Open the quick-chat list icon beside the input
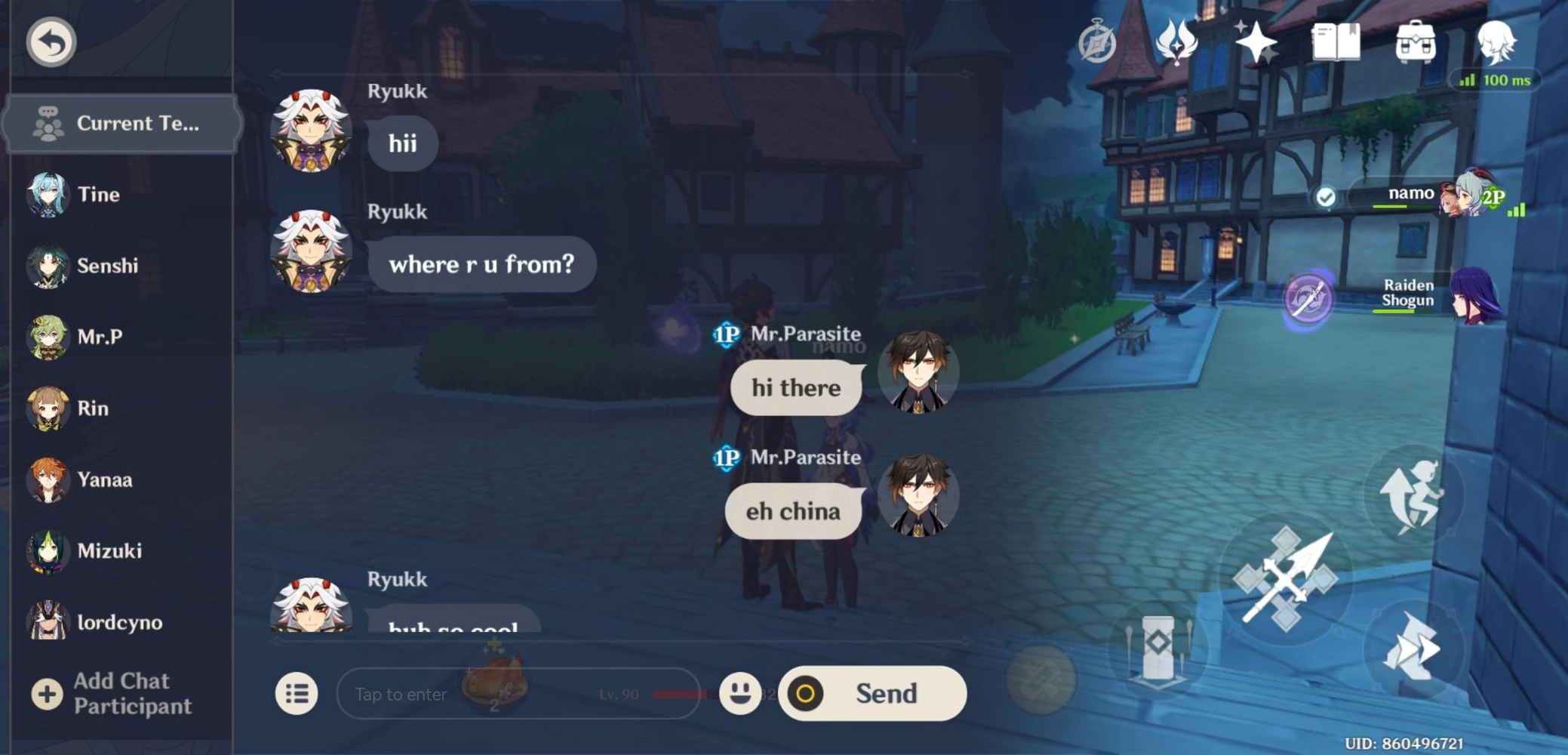The image size is (1568, 755). pos(297,693)
